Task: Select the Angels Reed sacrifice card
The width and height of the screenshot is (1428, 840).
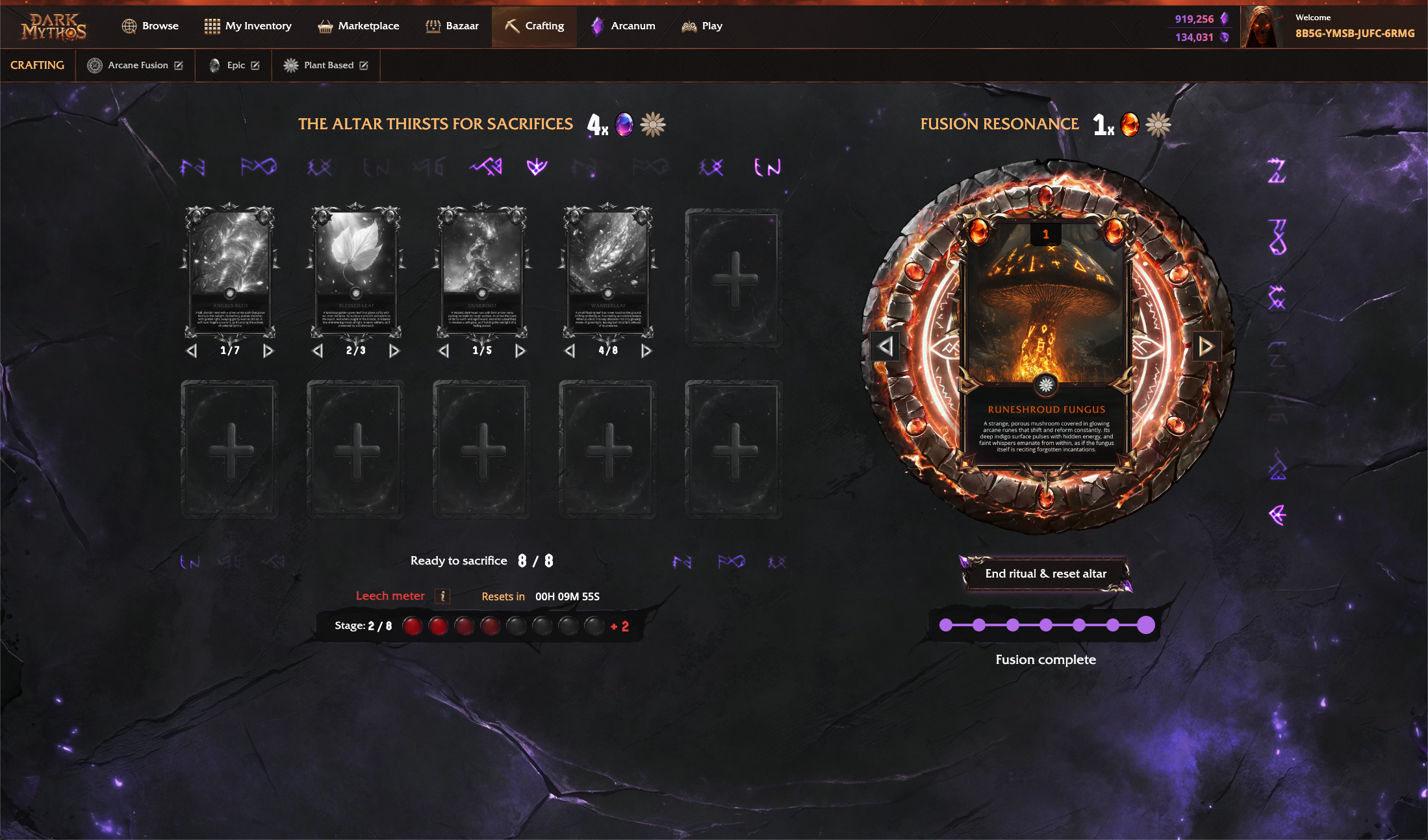Action: 230,272
